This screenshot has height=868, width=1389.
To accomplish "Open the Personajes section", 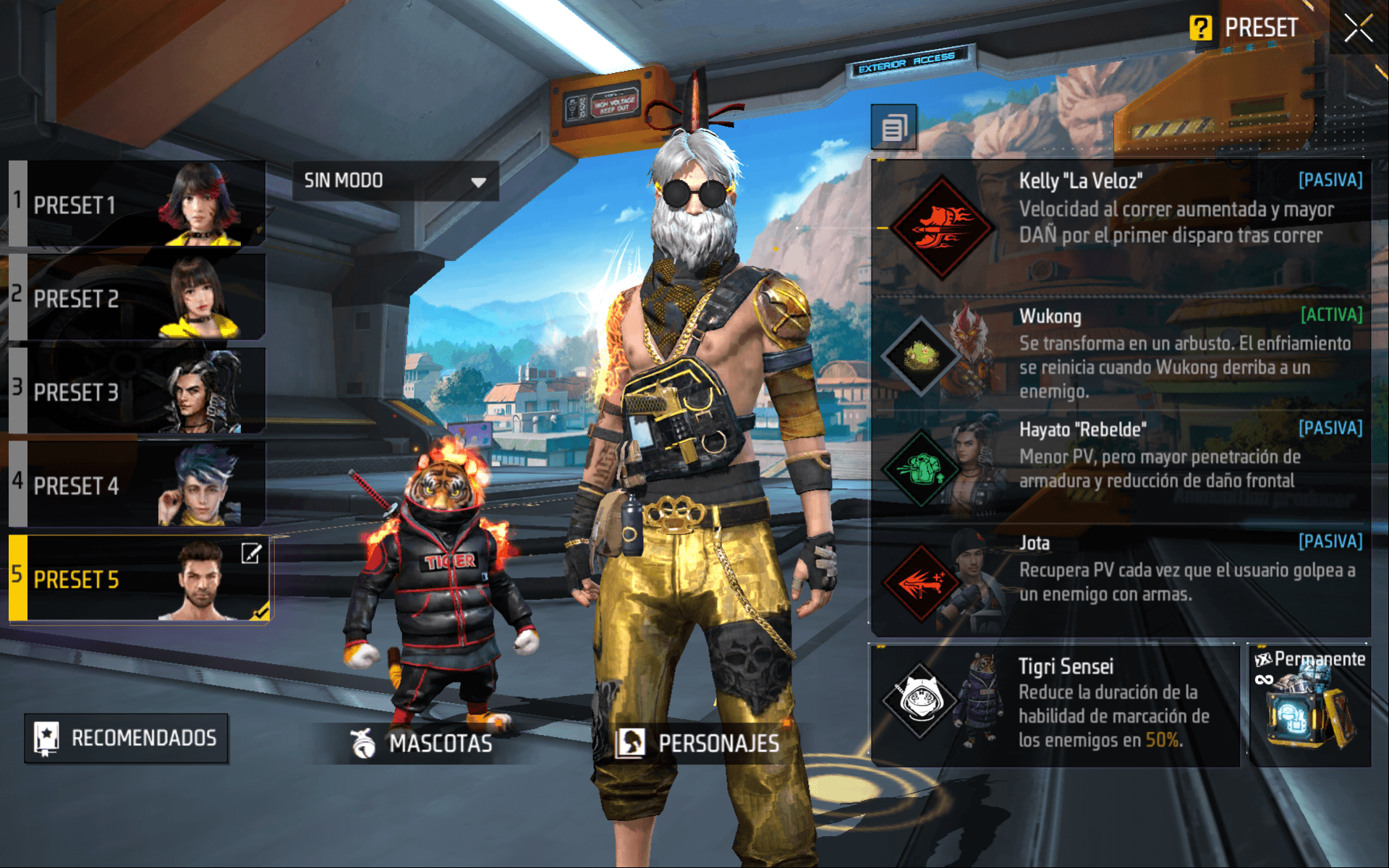I will point(698,743).
